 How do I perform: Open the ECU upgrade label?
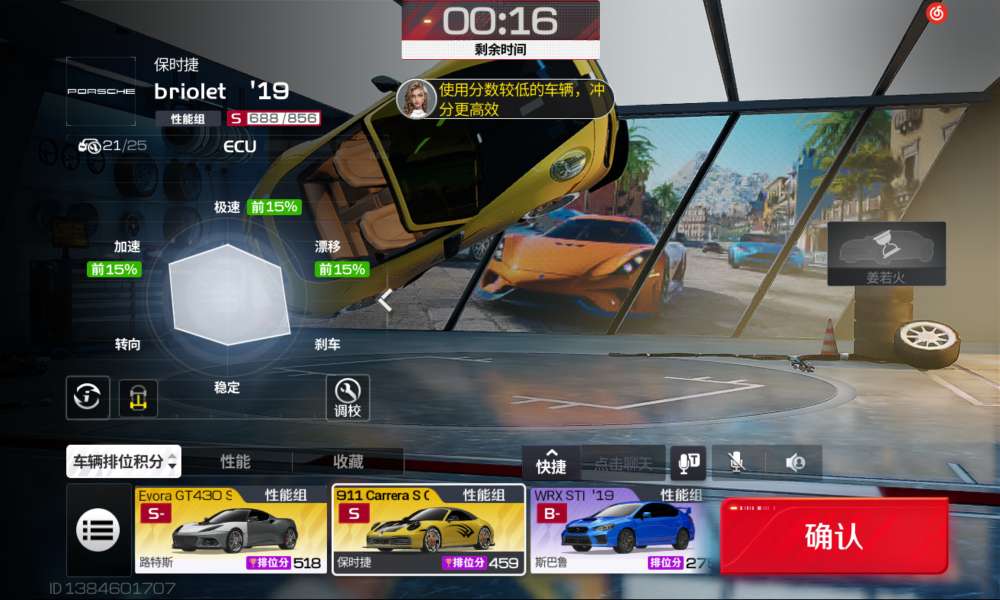coord(240,146)
